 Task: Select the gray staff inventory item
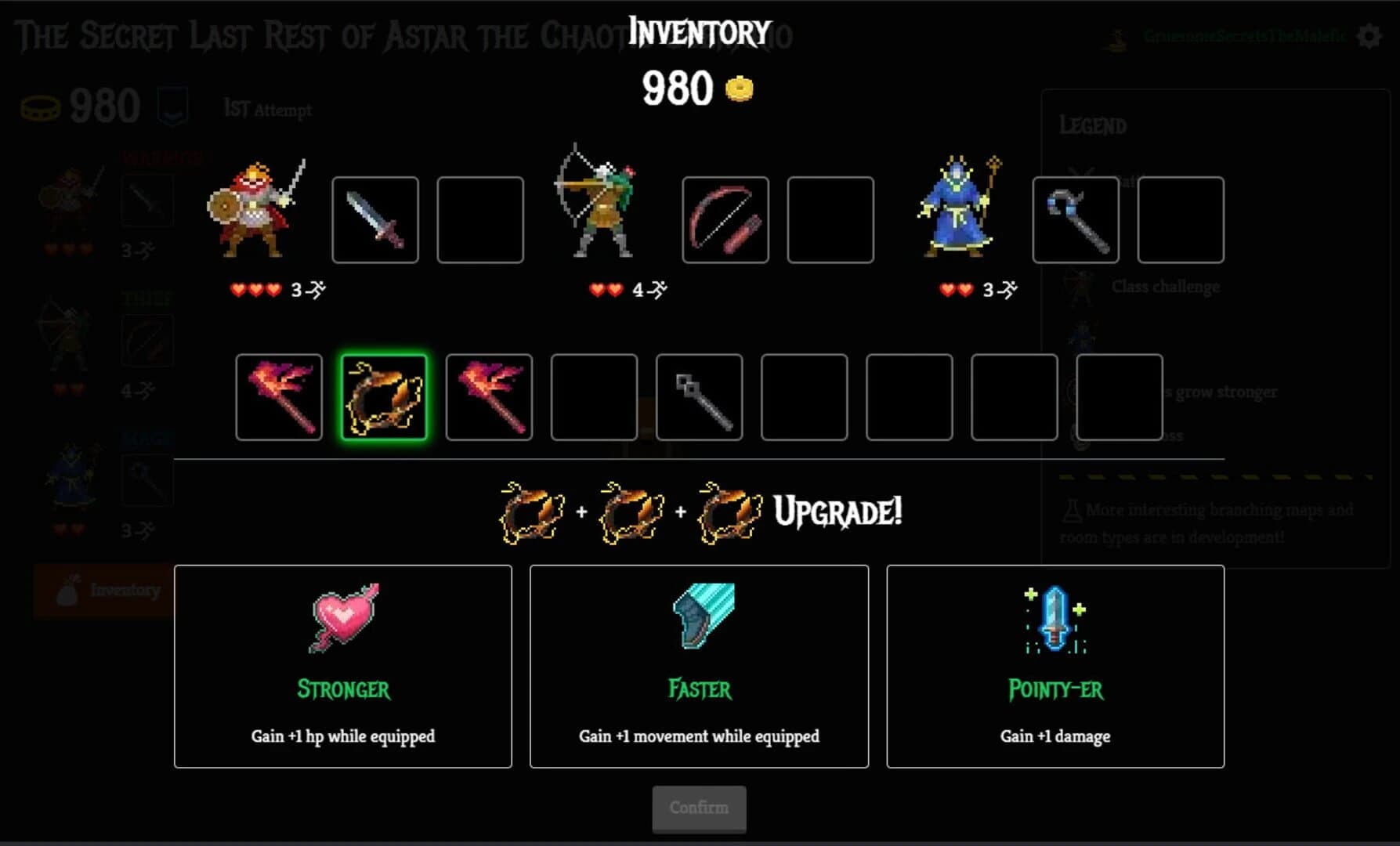tap(699, 396)
